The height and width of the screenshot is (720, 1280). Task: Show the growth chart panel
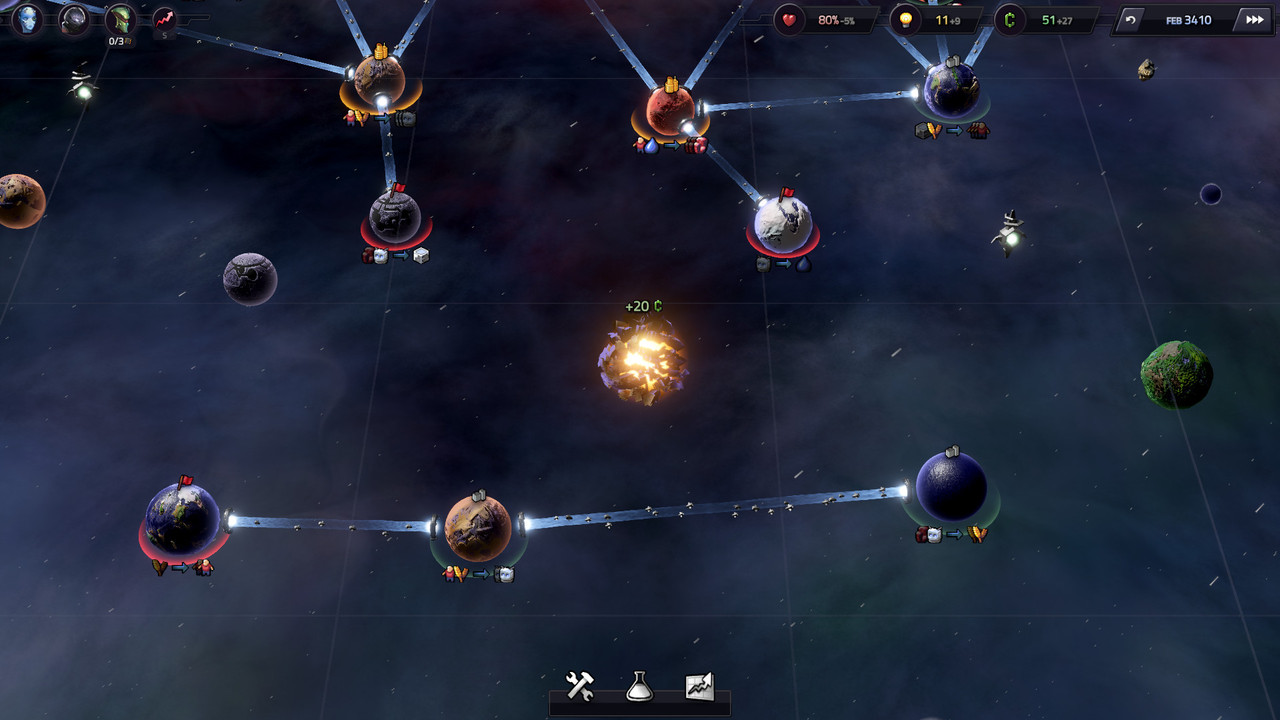(699, 686)
